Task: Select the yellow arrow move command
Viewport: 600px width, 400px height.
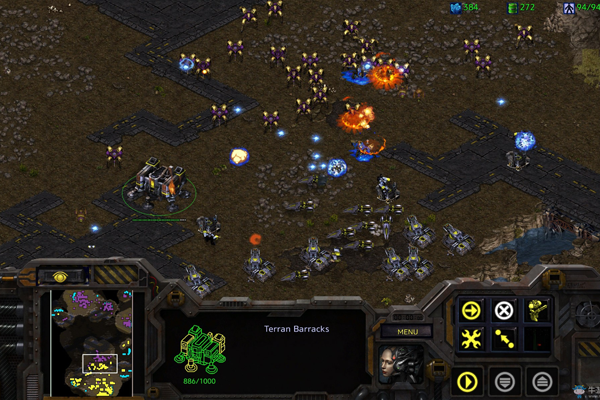Action: point(471,310)
